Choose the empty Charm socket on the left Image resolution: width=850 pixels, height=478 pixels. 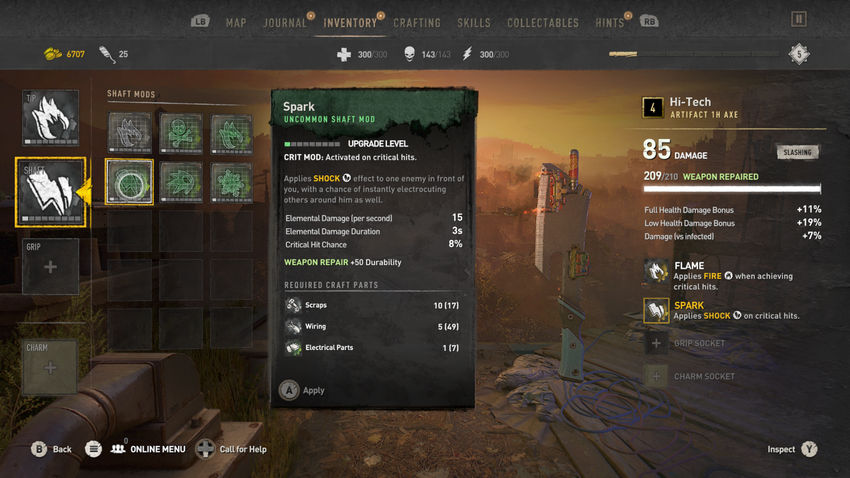point(50,367)
